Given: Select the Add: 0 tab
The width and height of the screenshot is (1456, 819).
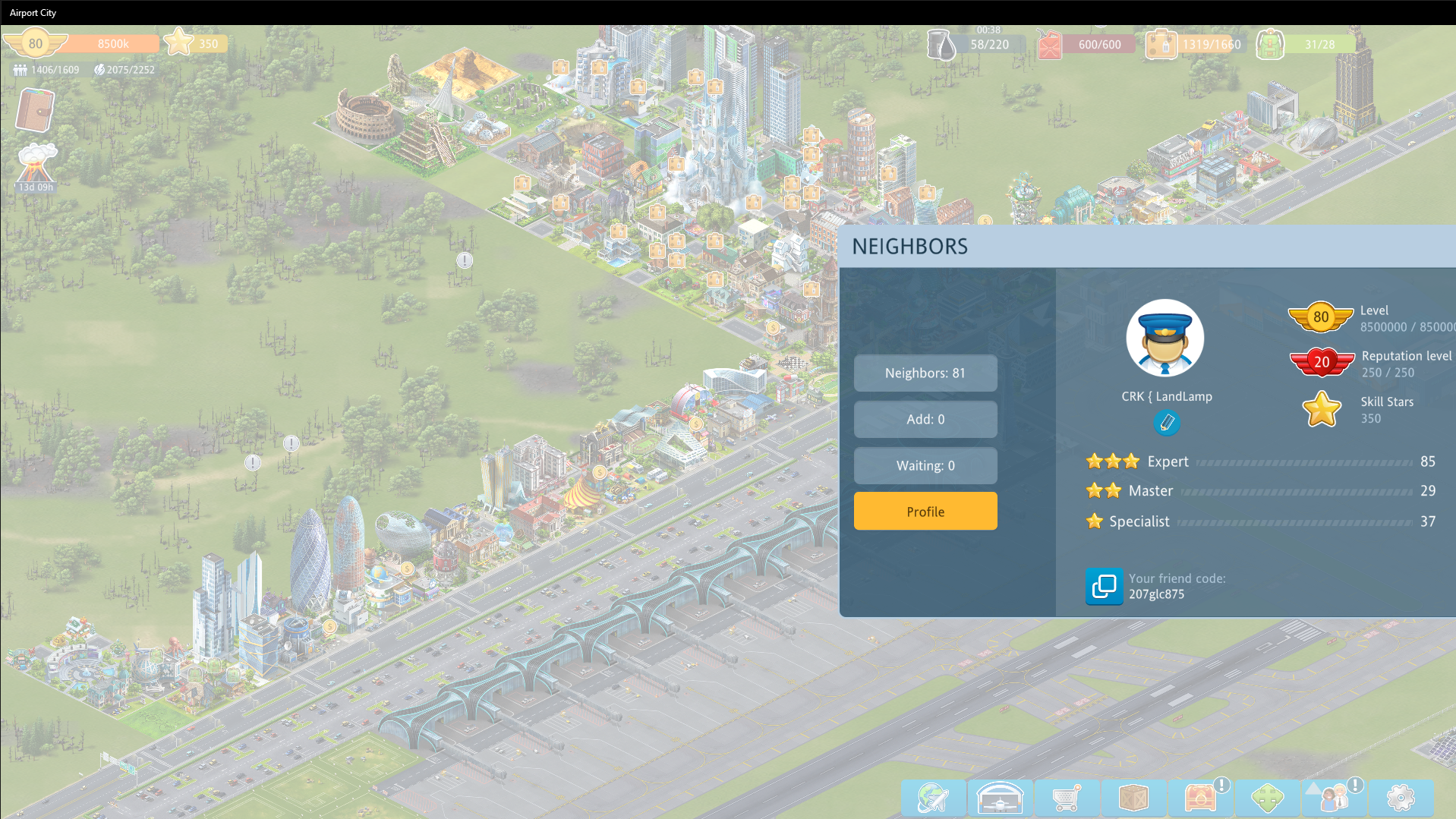Looking at the screenshot, I should (925, 419).
